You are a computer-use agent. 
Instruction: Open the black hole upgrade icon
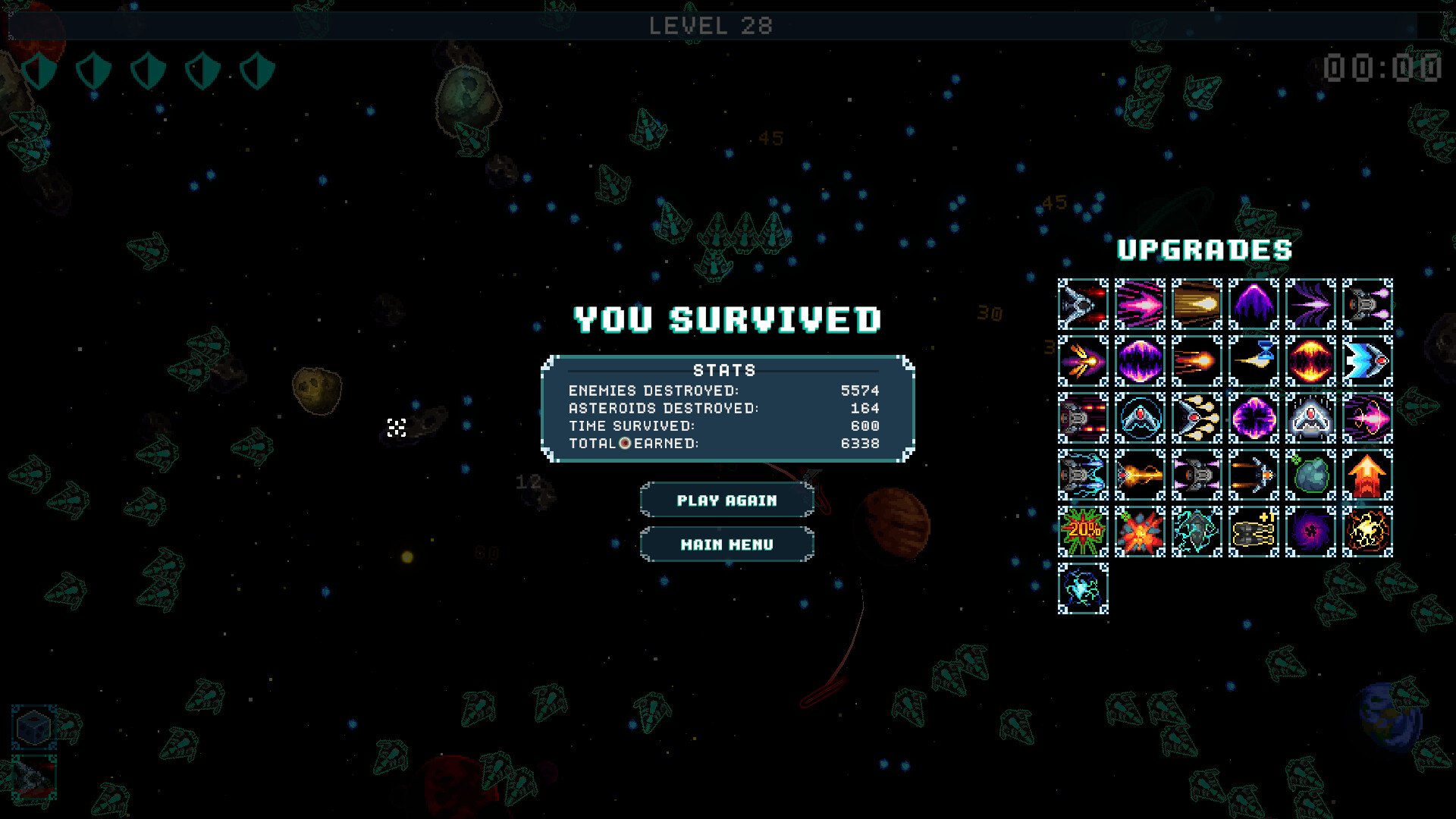(1310, 531)
